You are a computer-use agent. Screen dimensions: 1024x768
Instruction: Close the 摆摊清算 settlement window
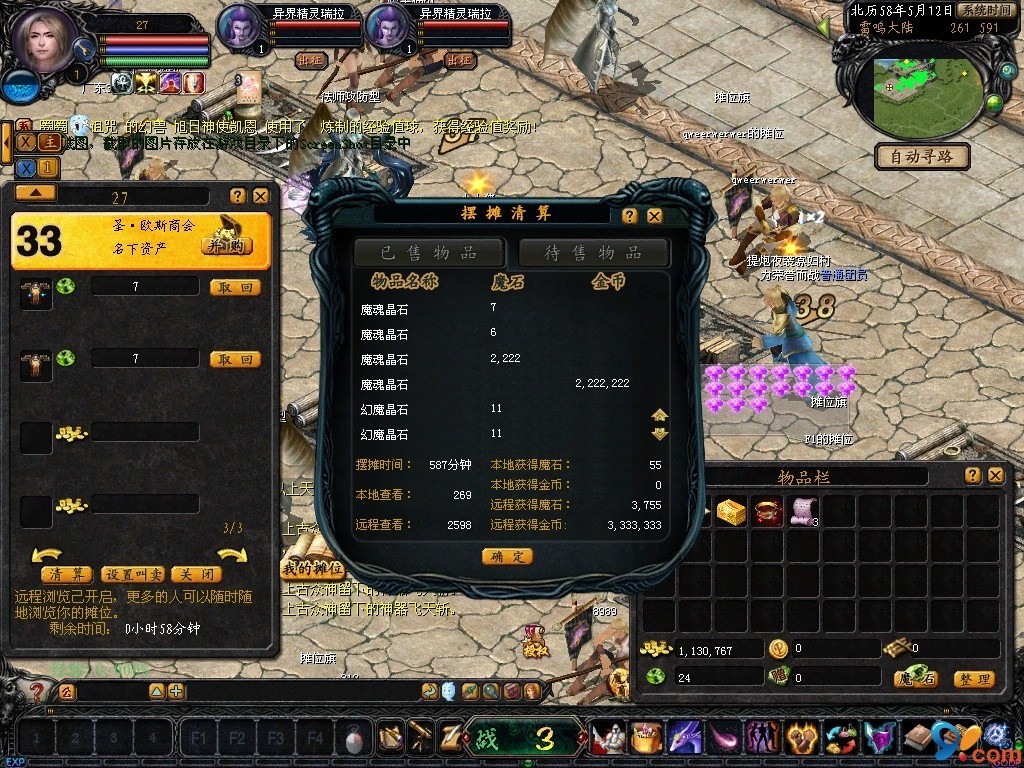tap(654, 216)
